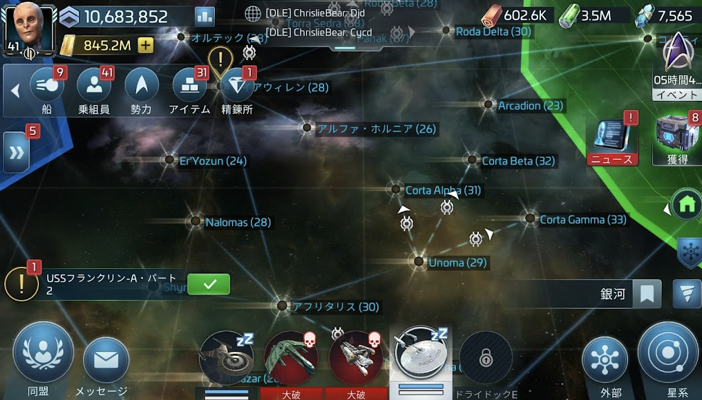Open the 乗組員 (crew) menu

click(92, 90)
